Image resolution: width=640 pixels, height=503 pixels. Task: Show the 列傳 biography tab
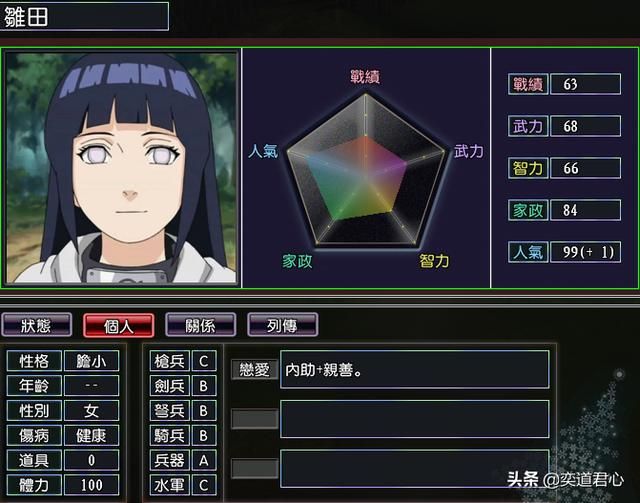click(282, 324)
